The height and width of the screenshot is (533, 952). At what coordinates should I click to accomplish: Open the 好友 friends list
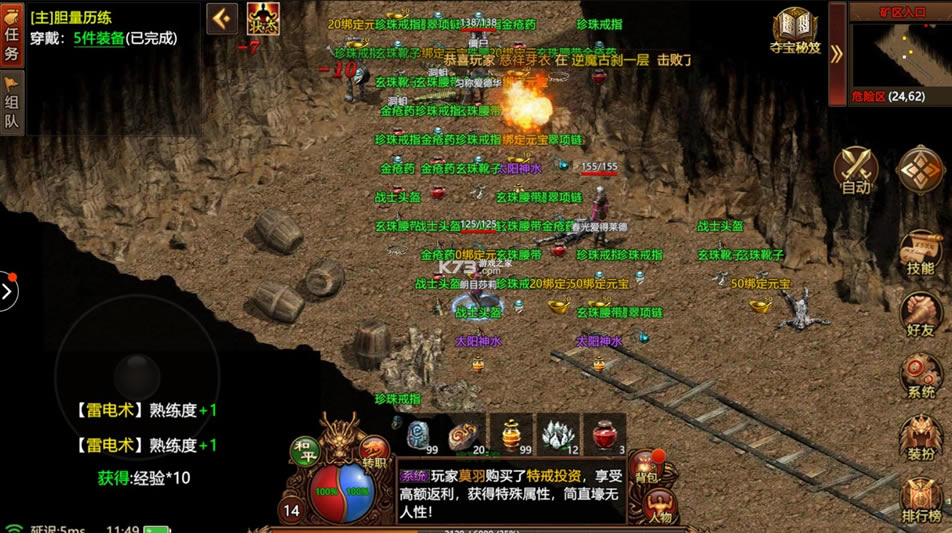pos(921,316)
